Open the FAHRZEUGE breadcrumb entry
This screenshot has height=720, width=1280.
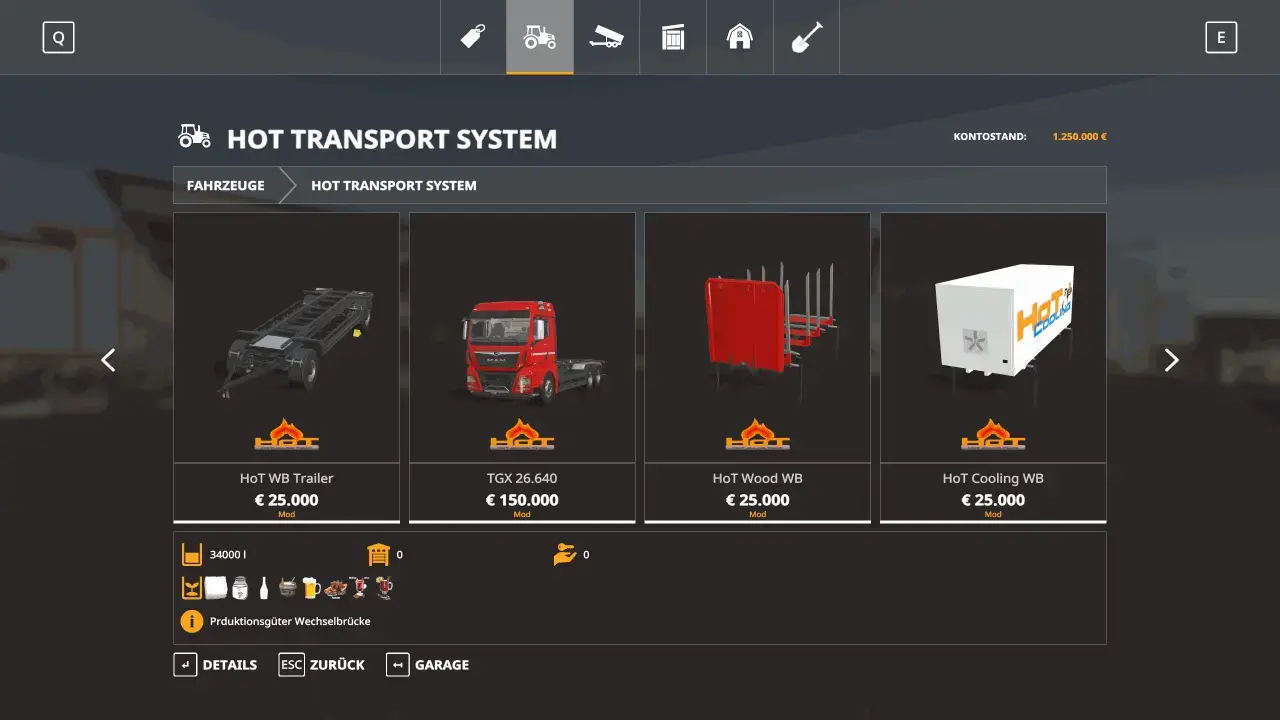pyautogui.click(x=225, y=185)
